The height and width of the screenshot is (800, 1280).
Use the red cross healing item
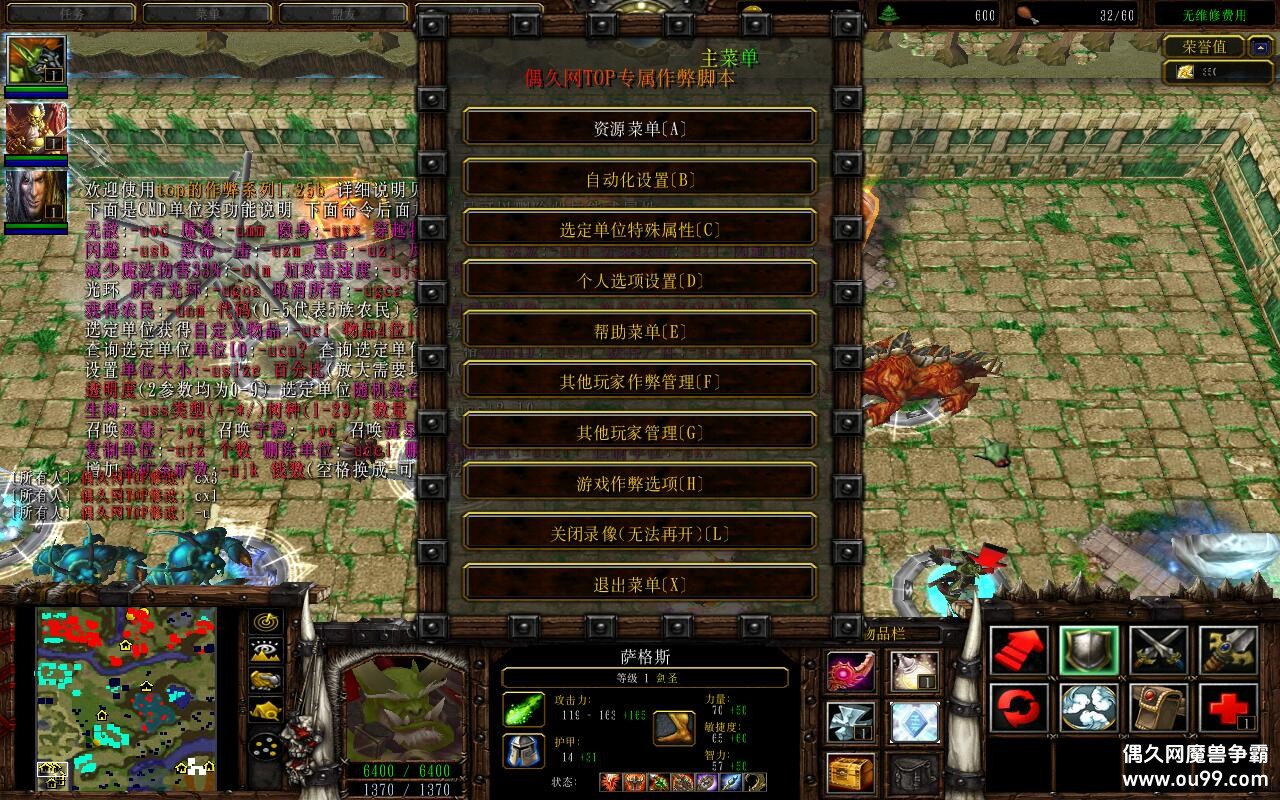pyautogui.click(x=1229, y=710)
